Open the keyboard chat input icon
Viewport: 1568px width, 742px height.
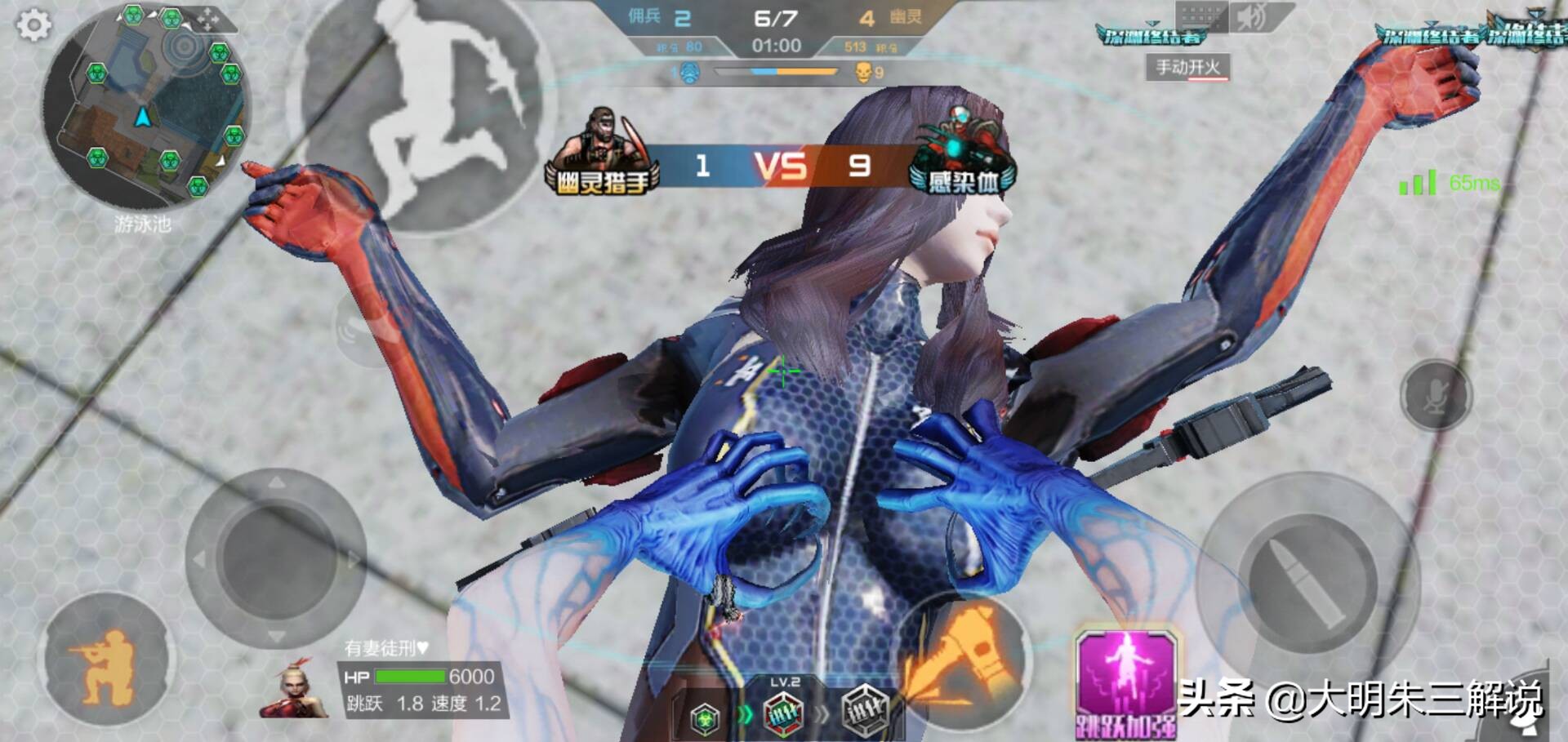point(1201,16)
